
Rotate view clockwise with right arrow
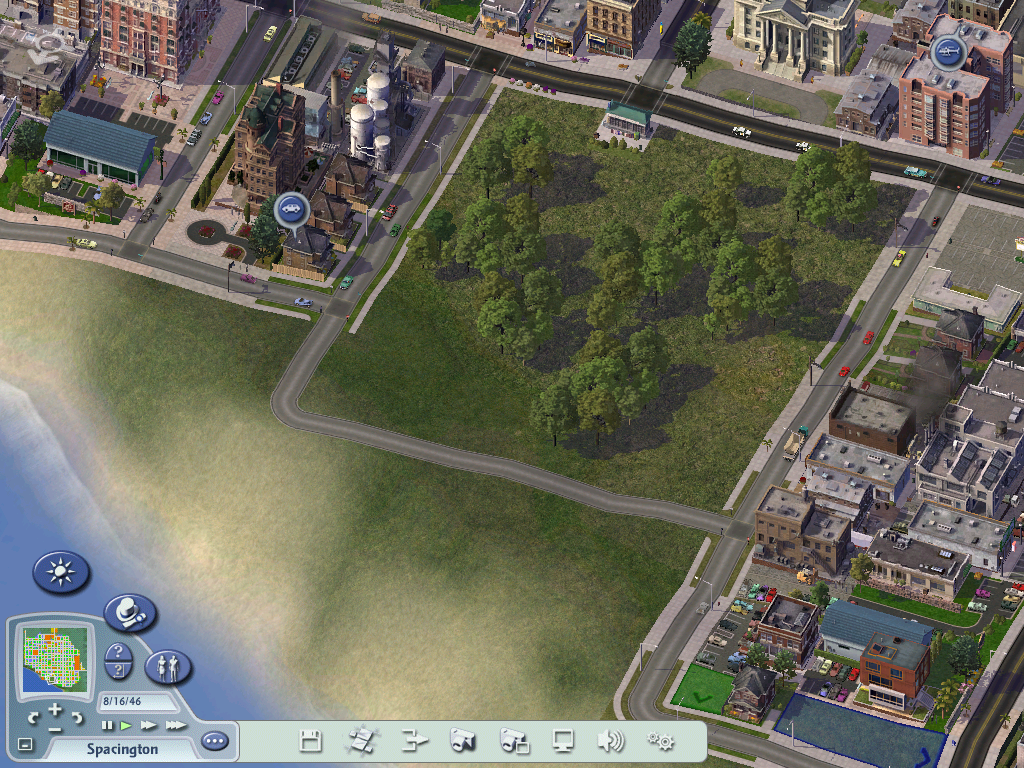click(77, 716)
